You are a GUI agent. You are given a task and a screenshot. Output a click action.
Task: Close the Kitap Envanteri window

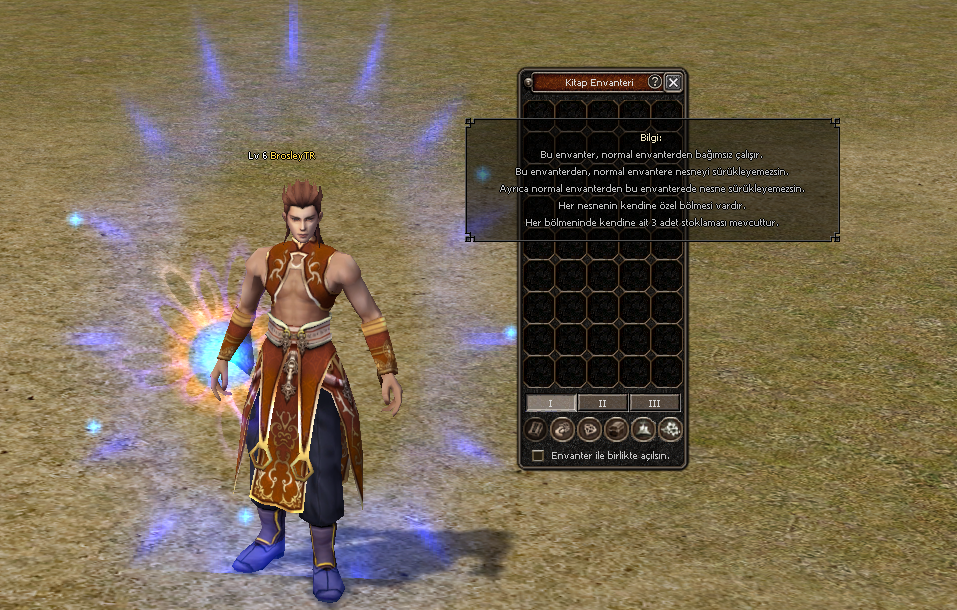[673, 82]
